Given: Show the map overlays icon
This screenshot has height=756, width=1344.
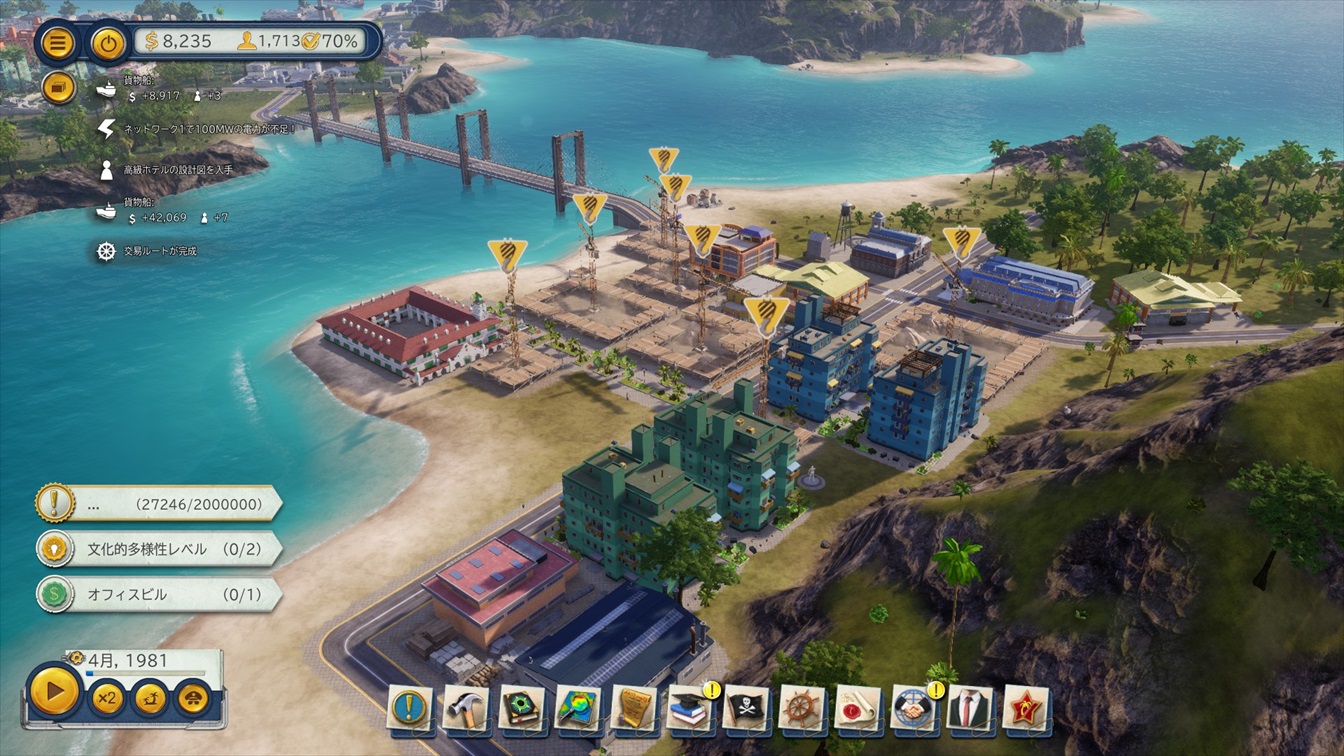Looking at the screenshot, I should (578, 707).
